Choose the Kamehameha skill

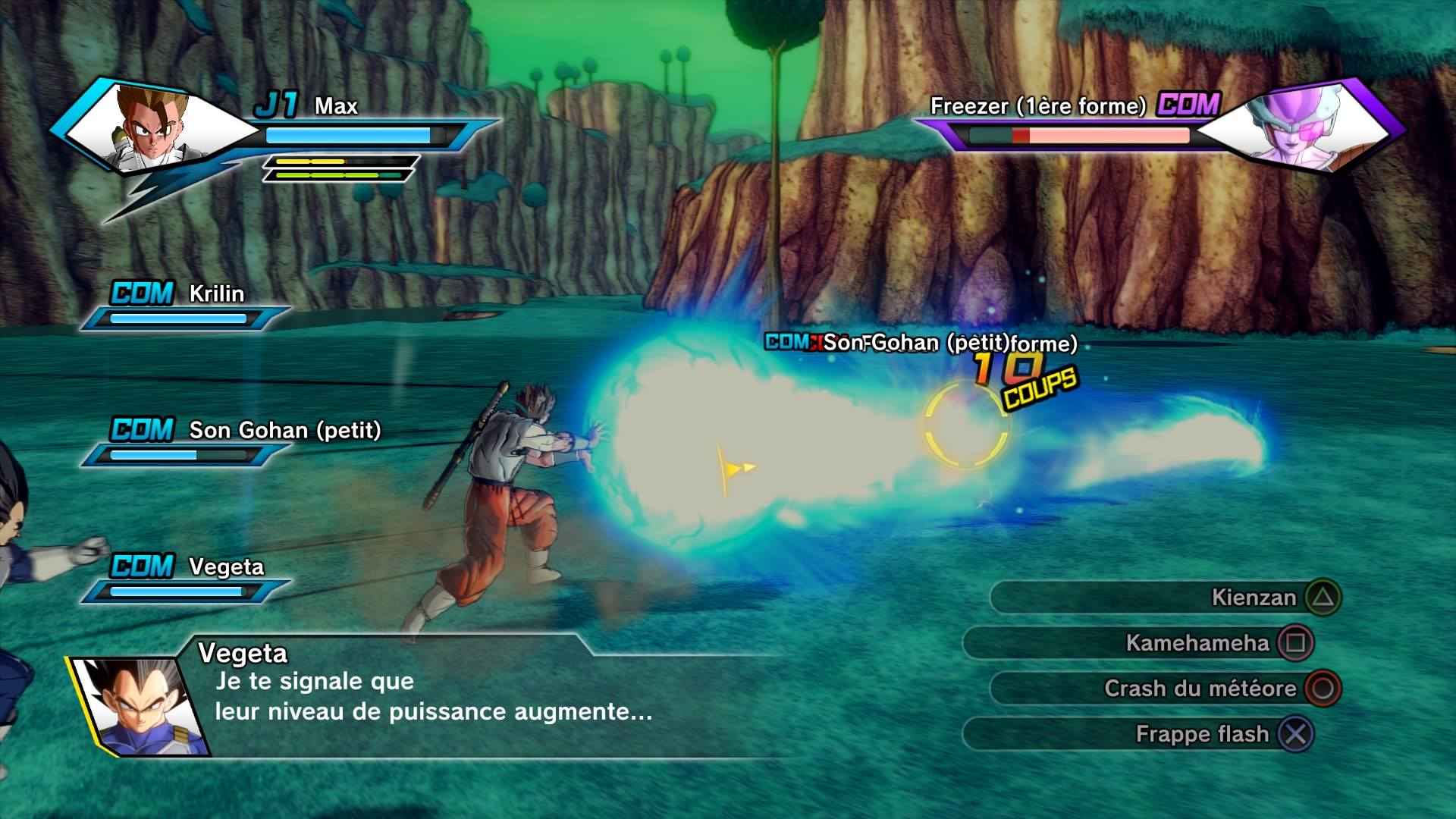coord(1139,643)
